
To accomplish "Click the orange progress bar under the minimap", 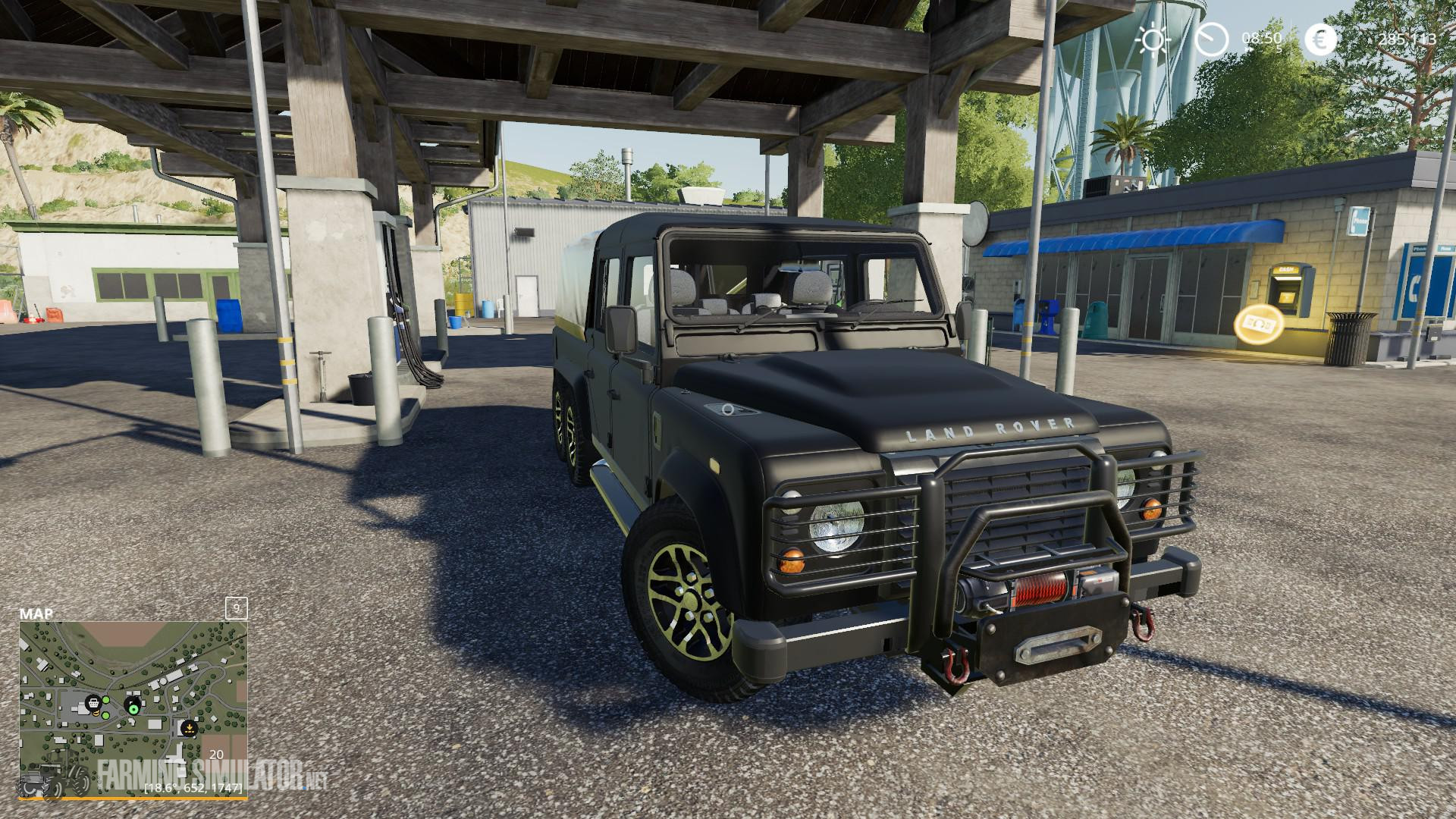I will (x=133, y=799).
